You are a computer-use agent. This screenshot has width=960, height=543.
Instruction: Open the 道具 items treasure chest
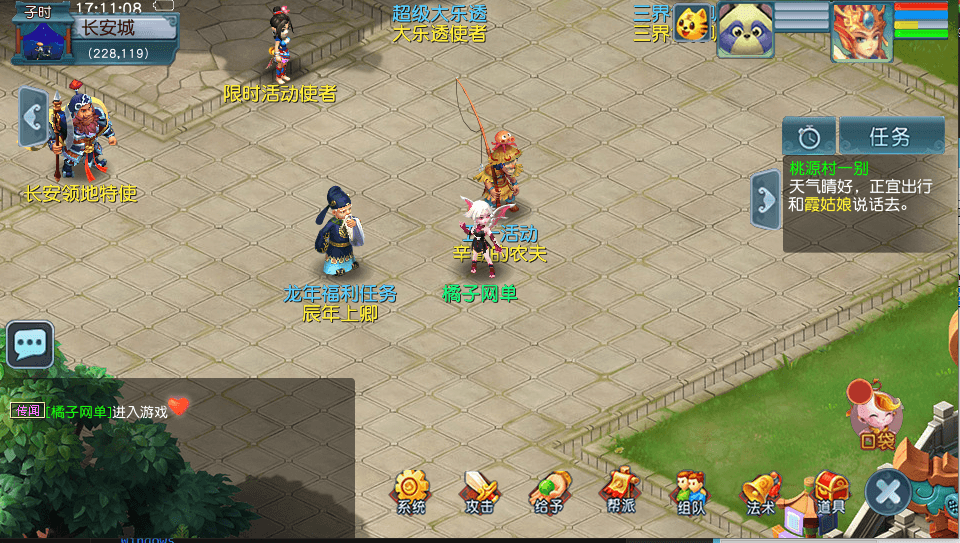(831, 490)
